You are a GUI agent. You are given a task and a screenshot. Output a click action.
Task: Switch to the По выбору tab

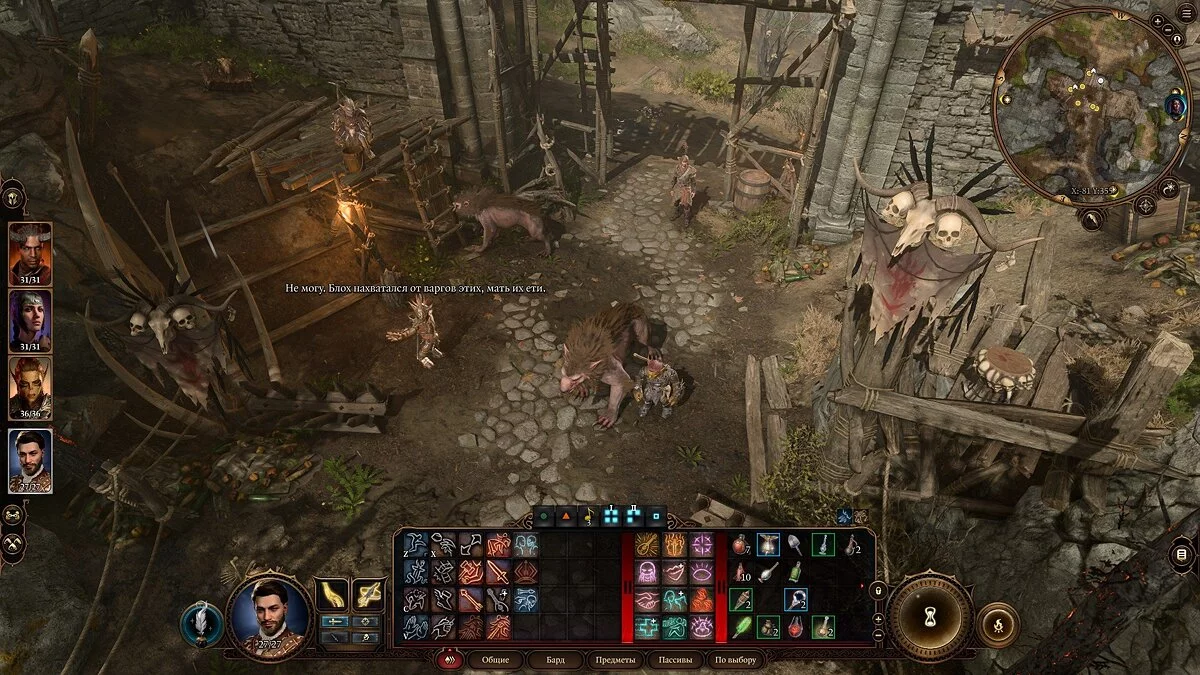click(735, 660)
